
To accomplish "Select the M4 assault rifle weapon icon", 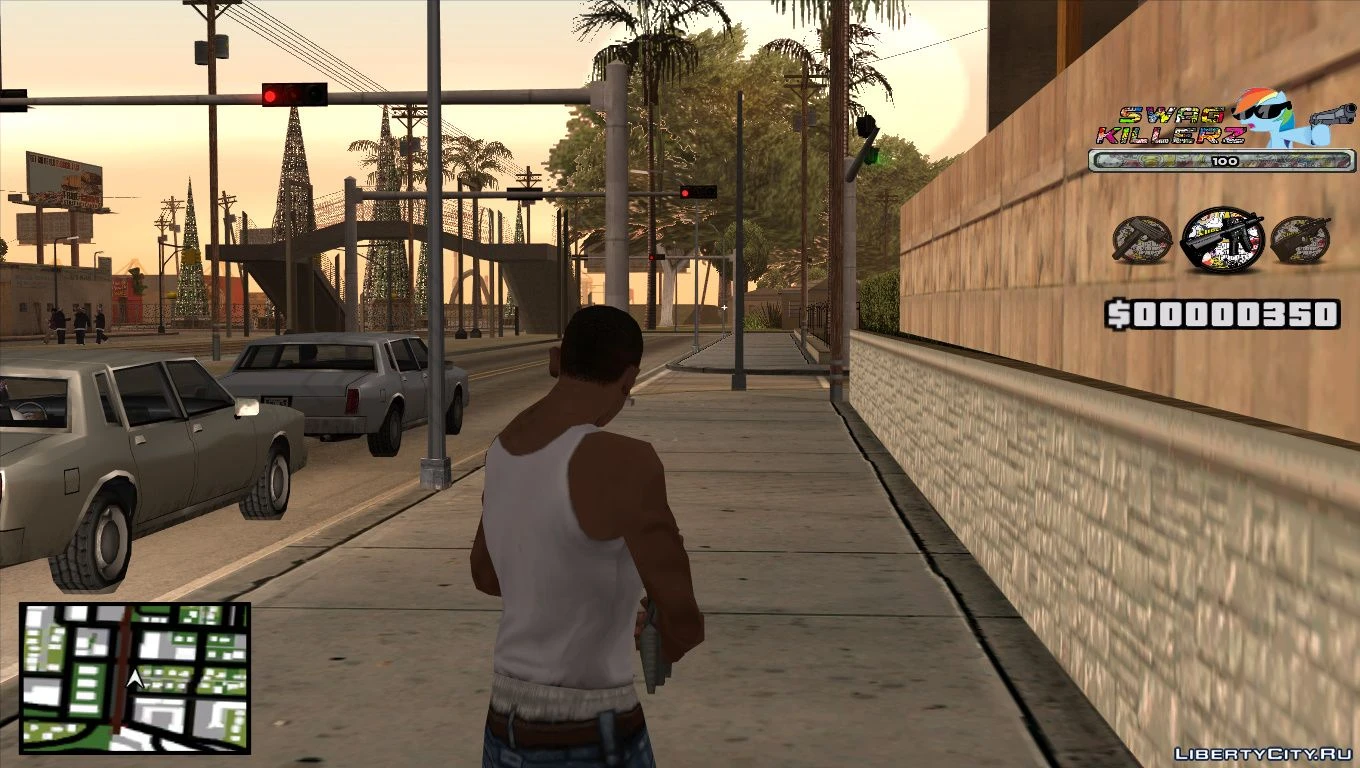I will click(x=1223, y=238).
